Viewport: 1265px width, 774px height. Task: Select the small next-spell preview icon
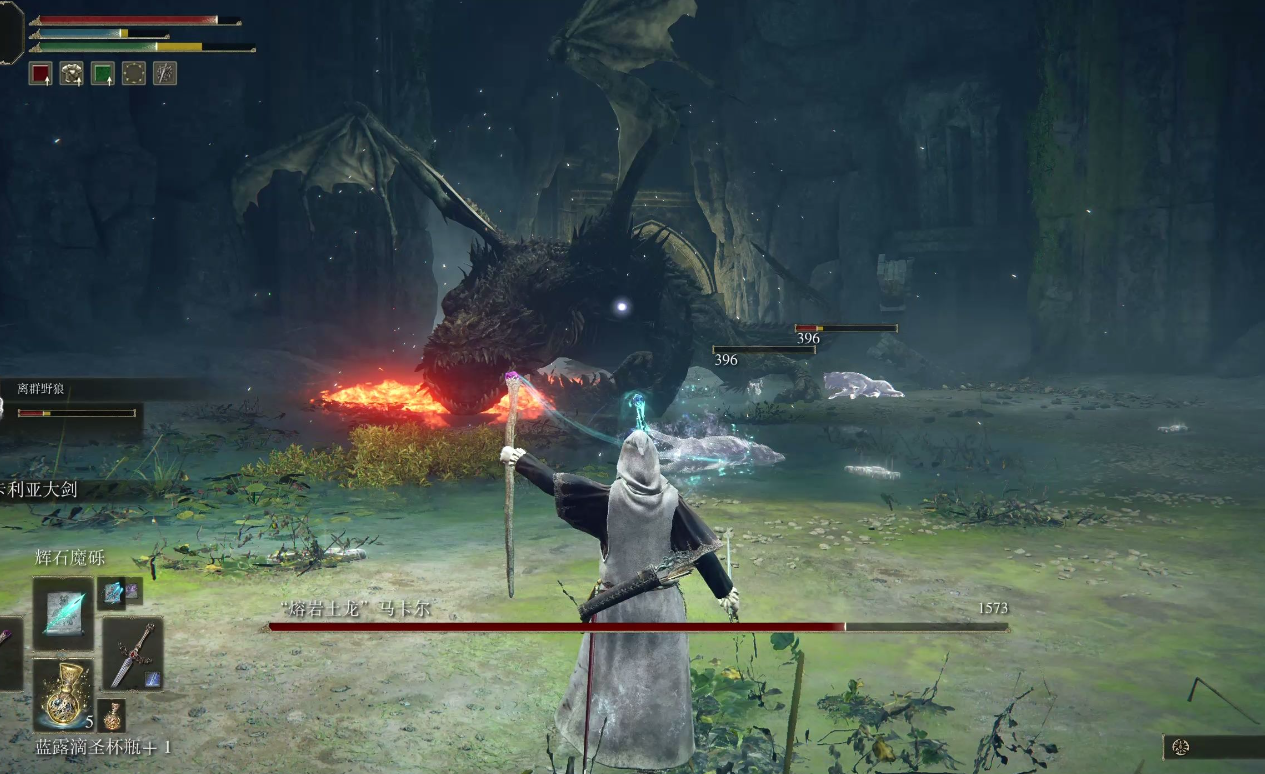point(111,593)
